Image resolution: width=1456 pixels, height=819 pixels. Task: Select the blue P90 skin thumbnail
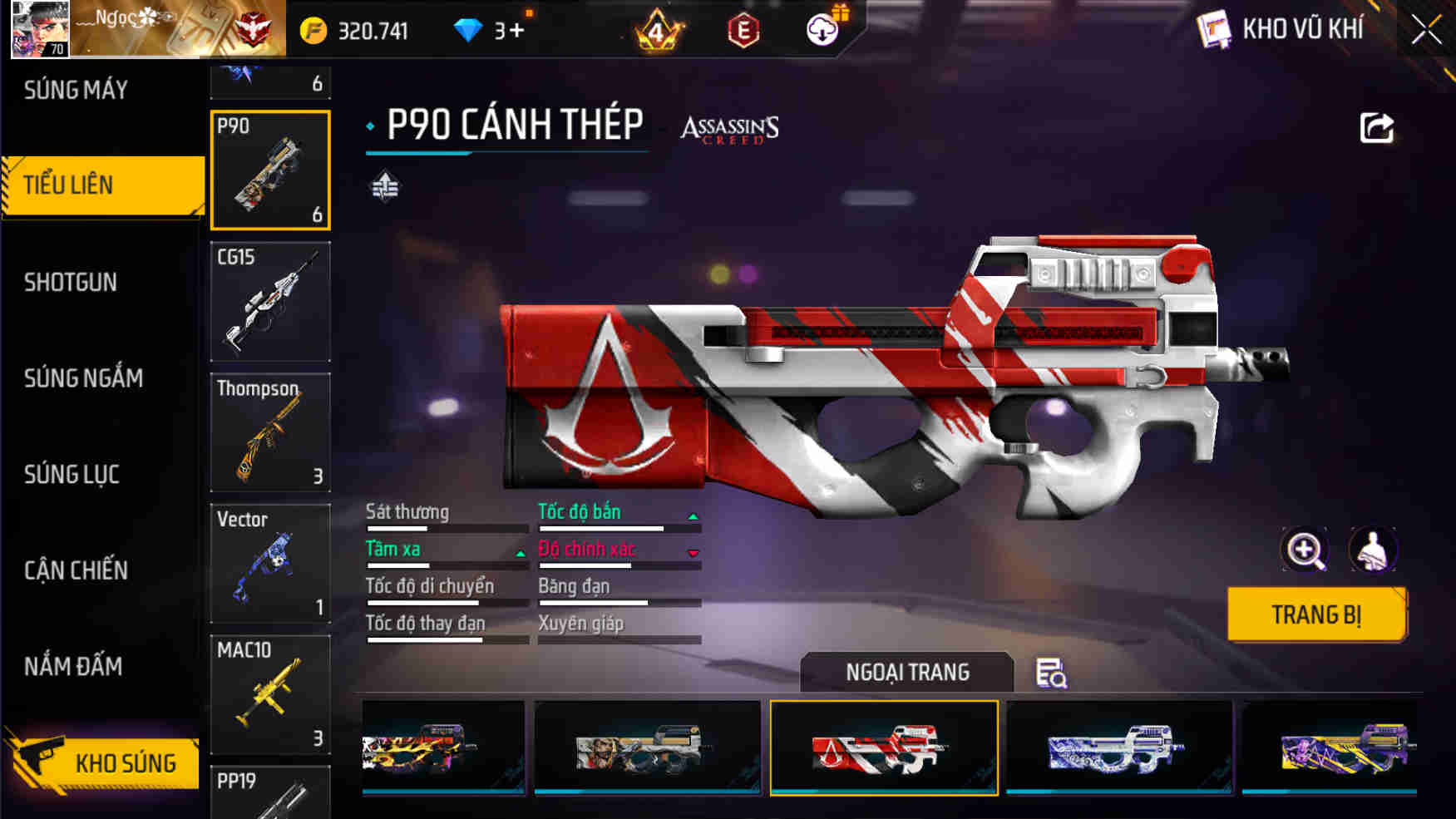point(1119,746)
